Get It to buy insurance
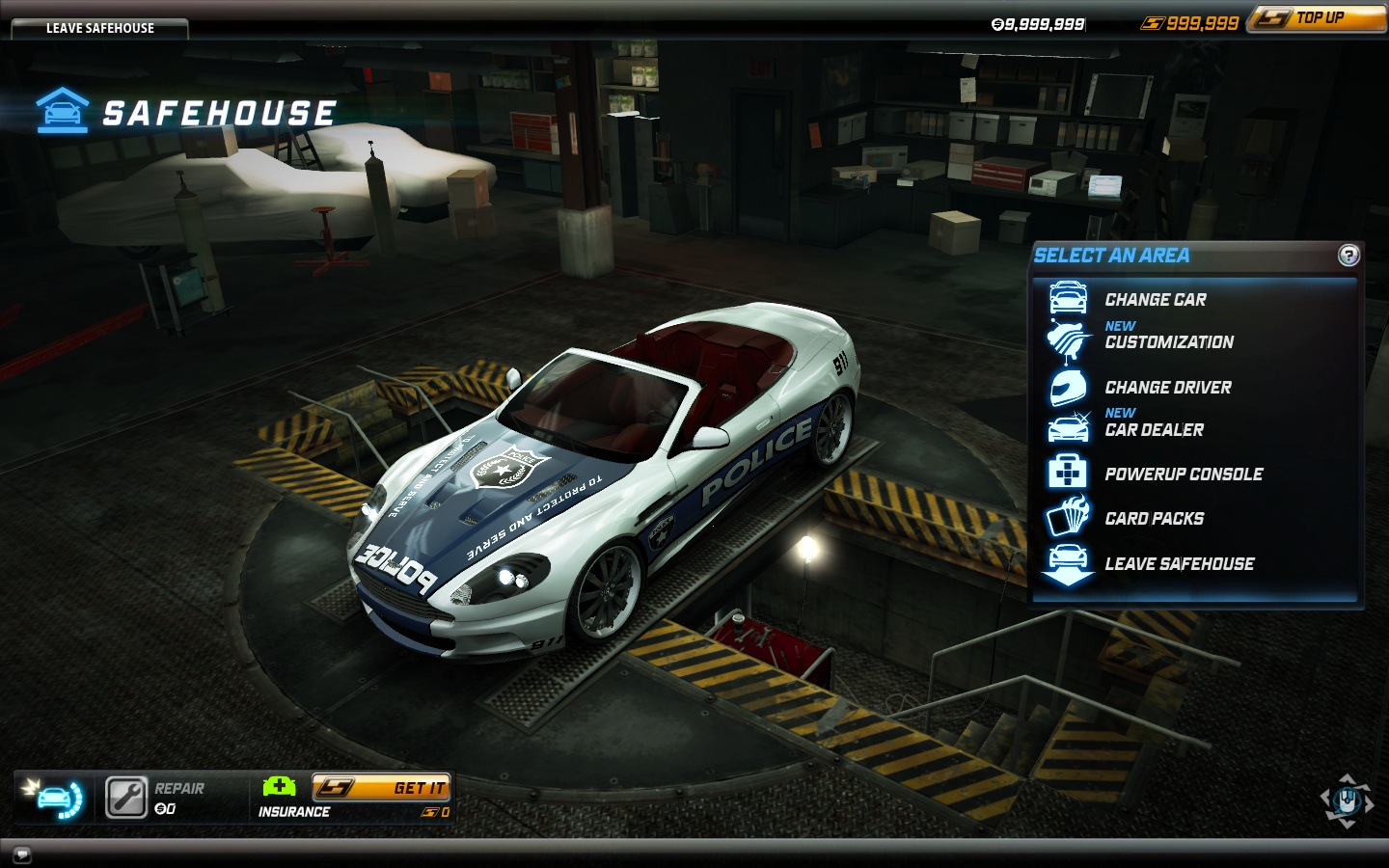Viewport: 1389px width, 868px height. click(x=381, y=788)
